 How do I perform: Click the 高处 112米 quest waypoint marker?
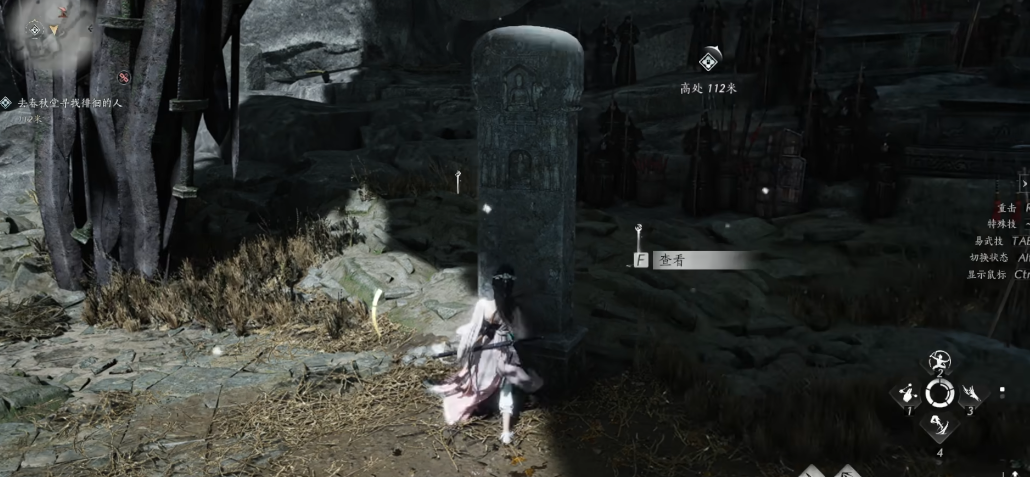click(x=709, y=60)
